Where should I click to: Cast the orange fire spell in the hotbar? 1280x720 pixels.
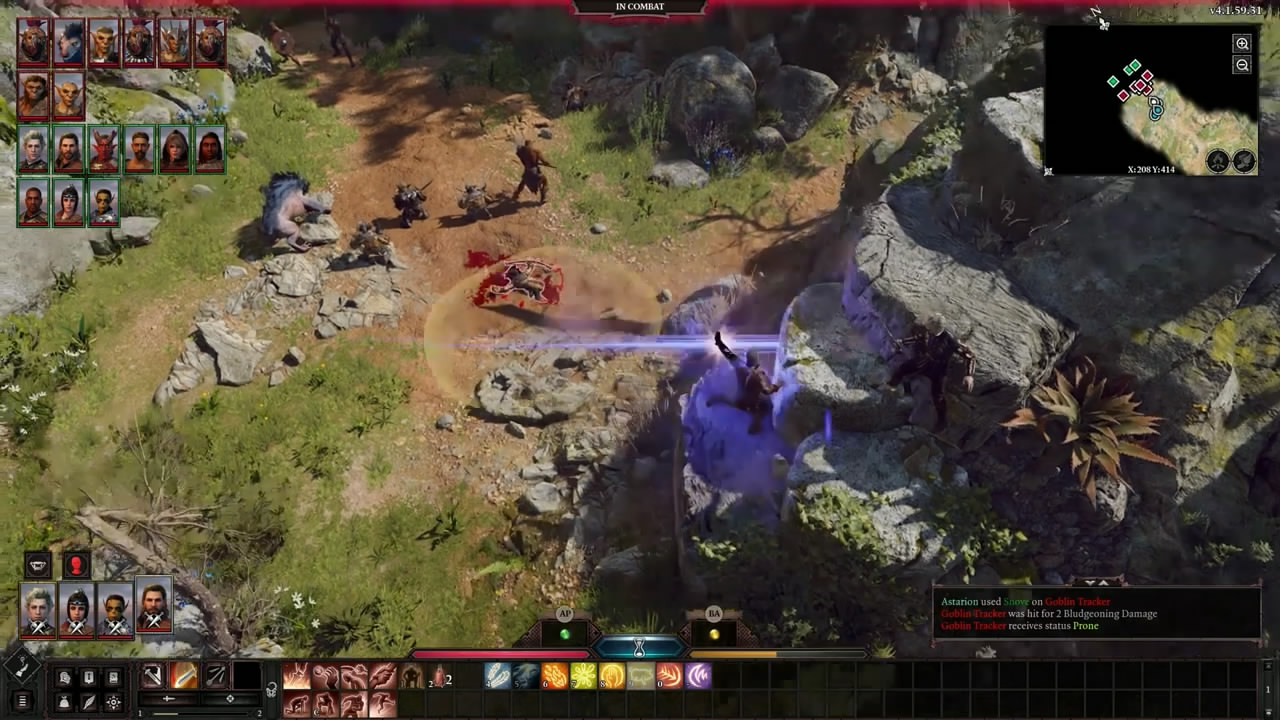[554, 676]
